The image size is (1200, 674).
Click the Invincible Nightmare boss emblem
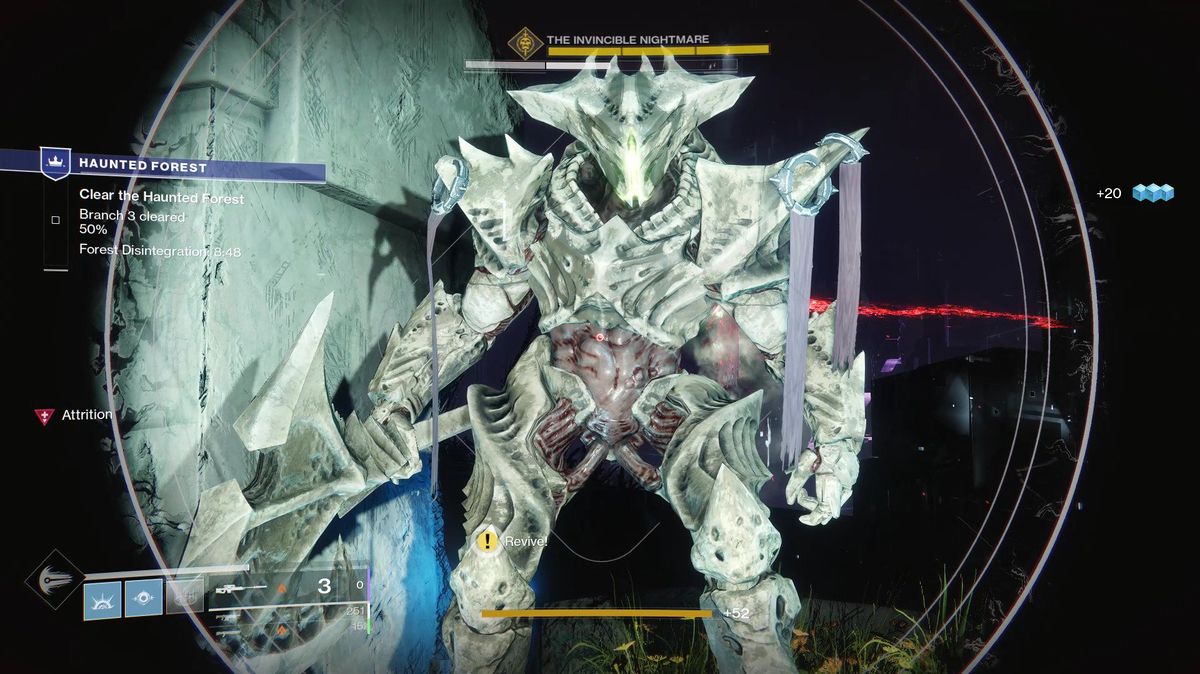[520, 42]
